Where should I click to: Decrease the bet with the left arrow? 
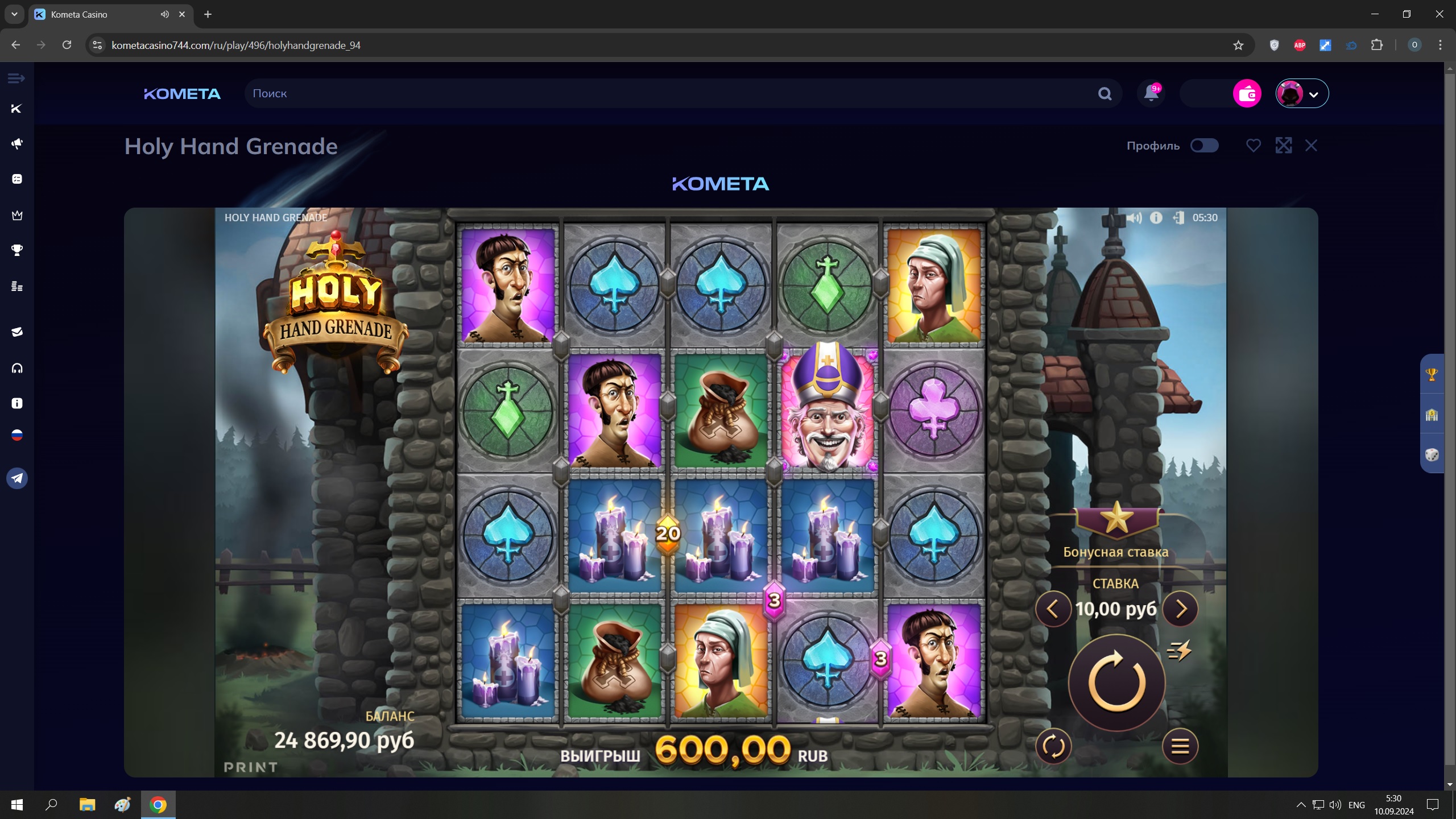point(1053,609)
